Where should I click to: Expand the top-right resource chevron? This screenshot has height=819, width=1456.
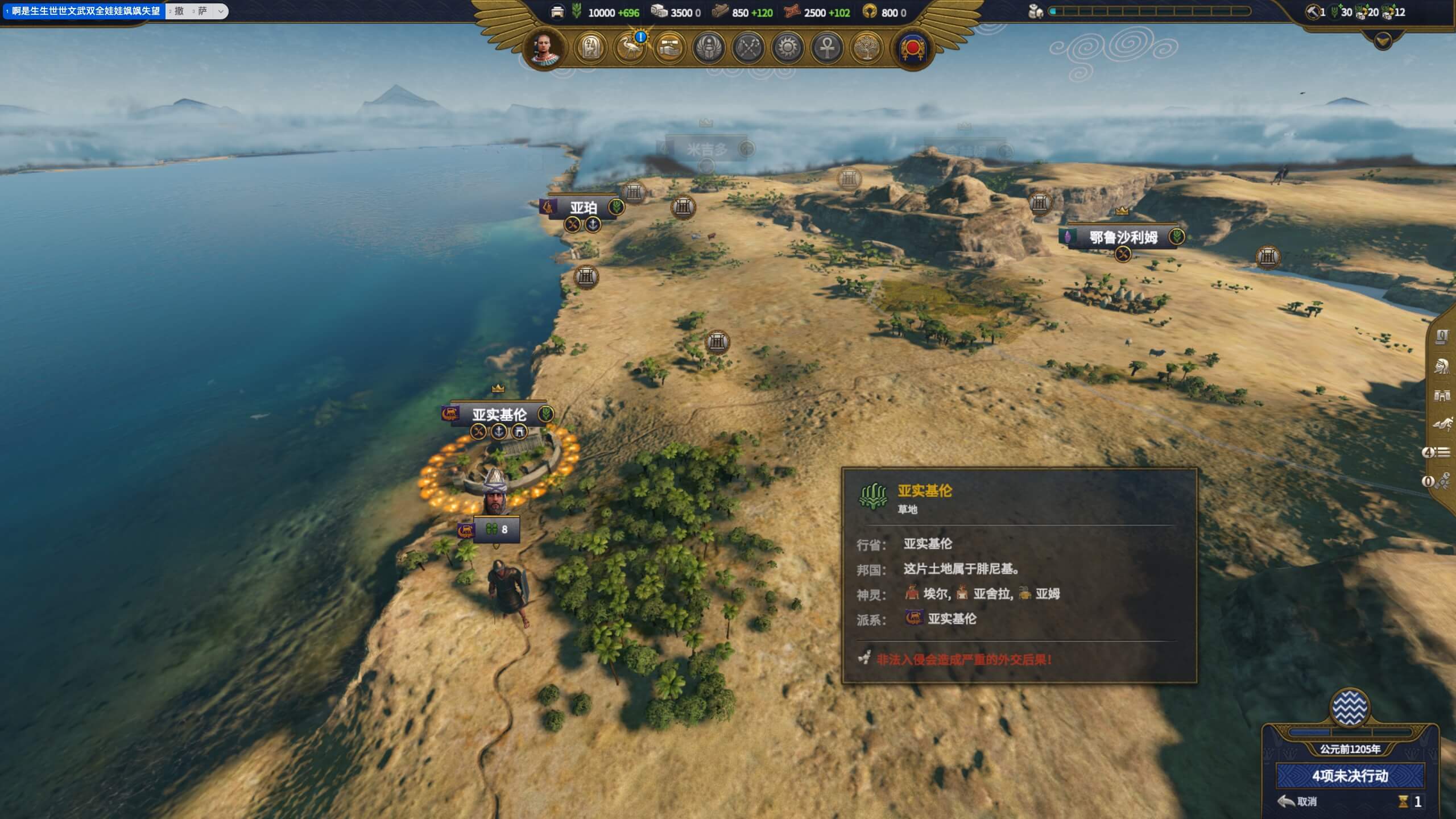[x=1383, y=41]
